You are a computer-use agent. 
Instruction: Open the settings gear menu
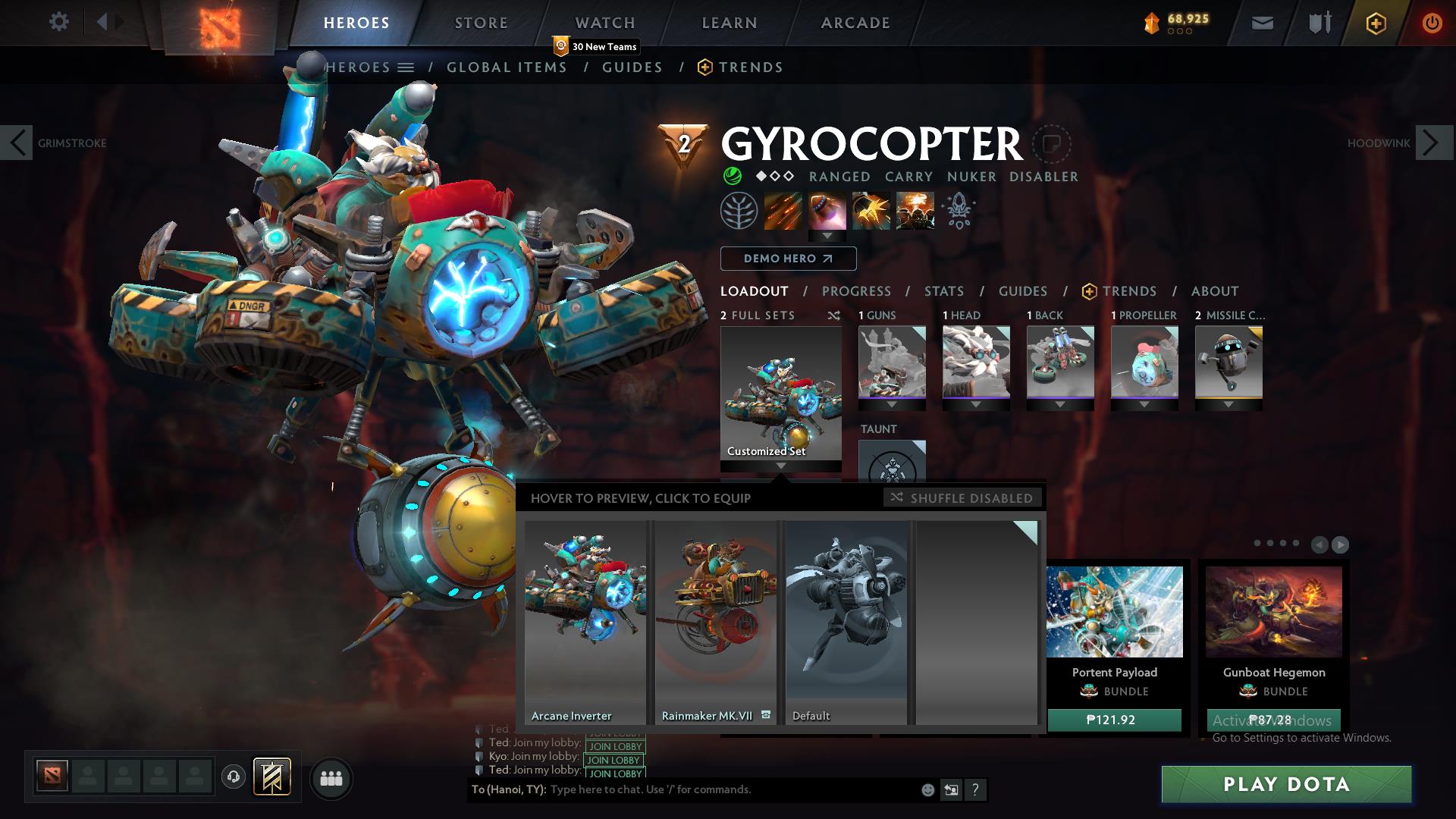[x=59, y=21]
